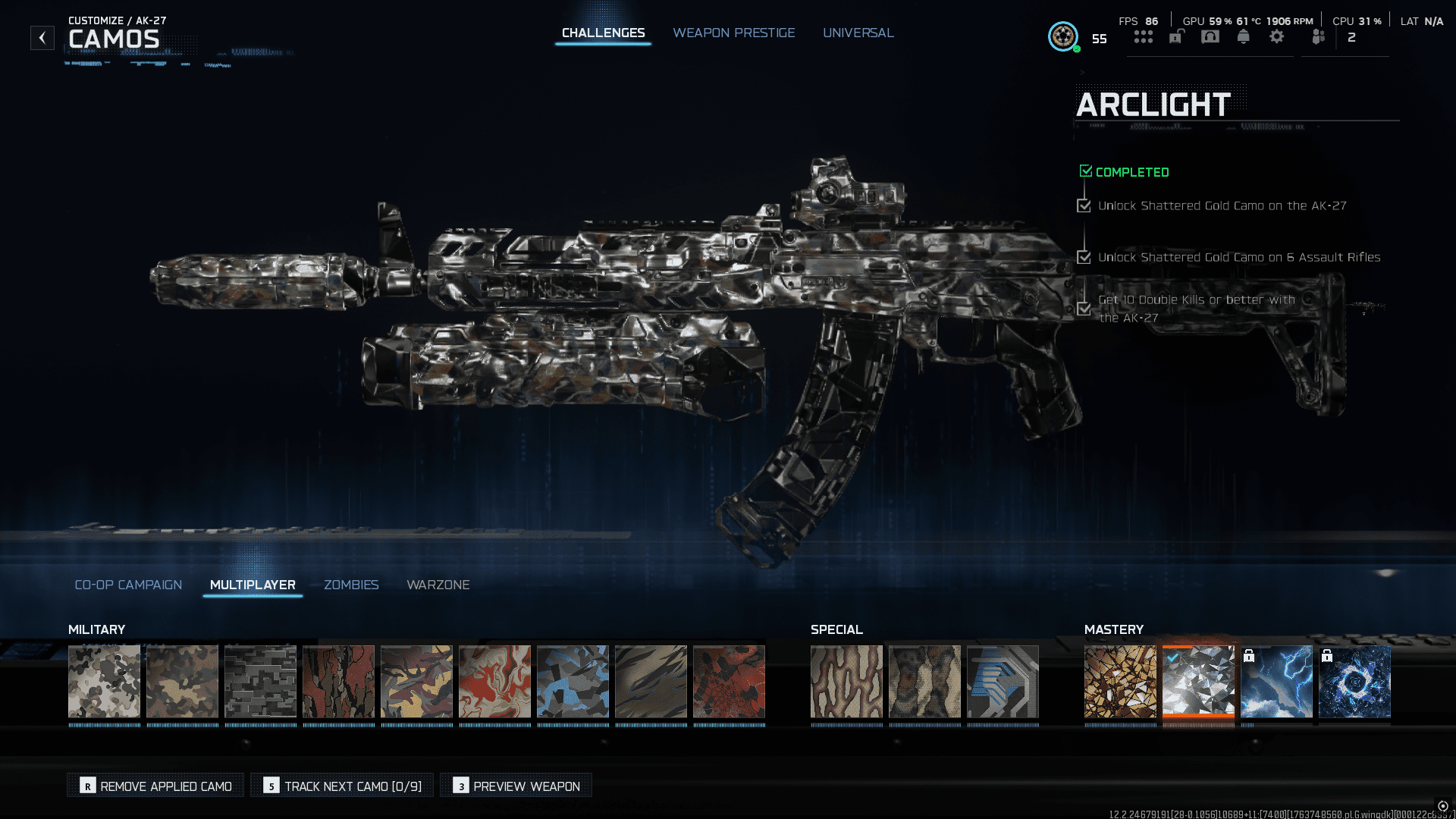The width and height of the screenshot is (1456, 819).
Task: Open the social party icon
Action: coord(1318,36)
